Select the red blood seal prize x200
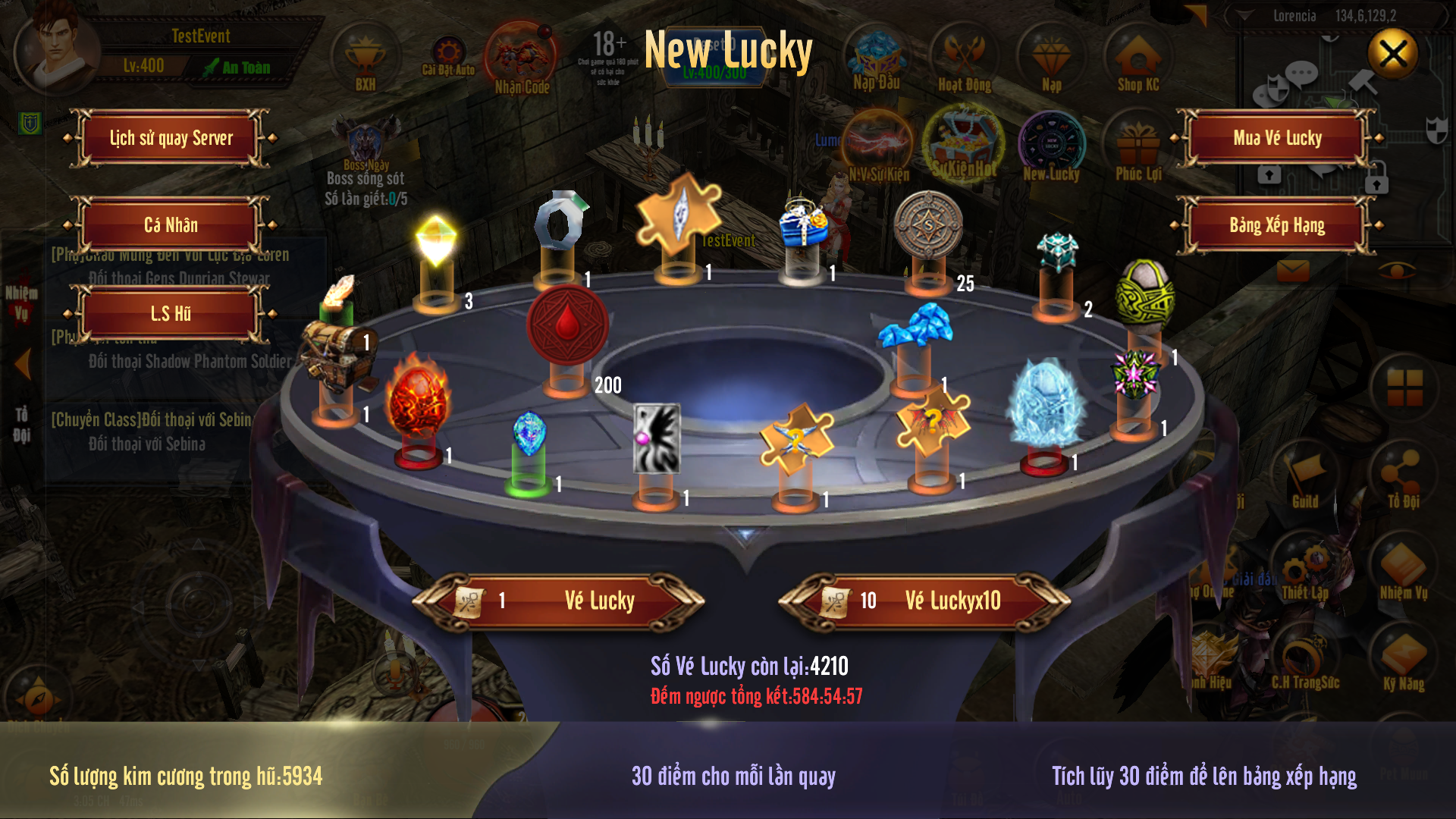This screenshot has height=819, width=1456. 567,326
